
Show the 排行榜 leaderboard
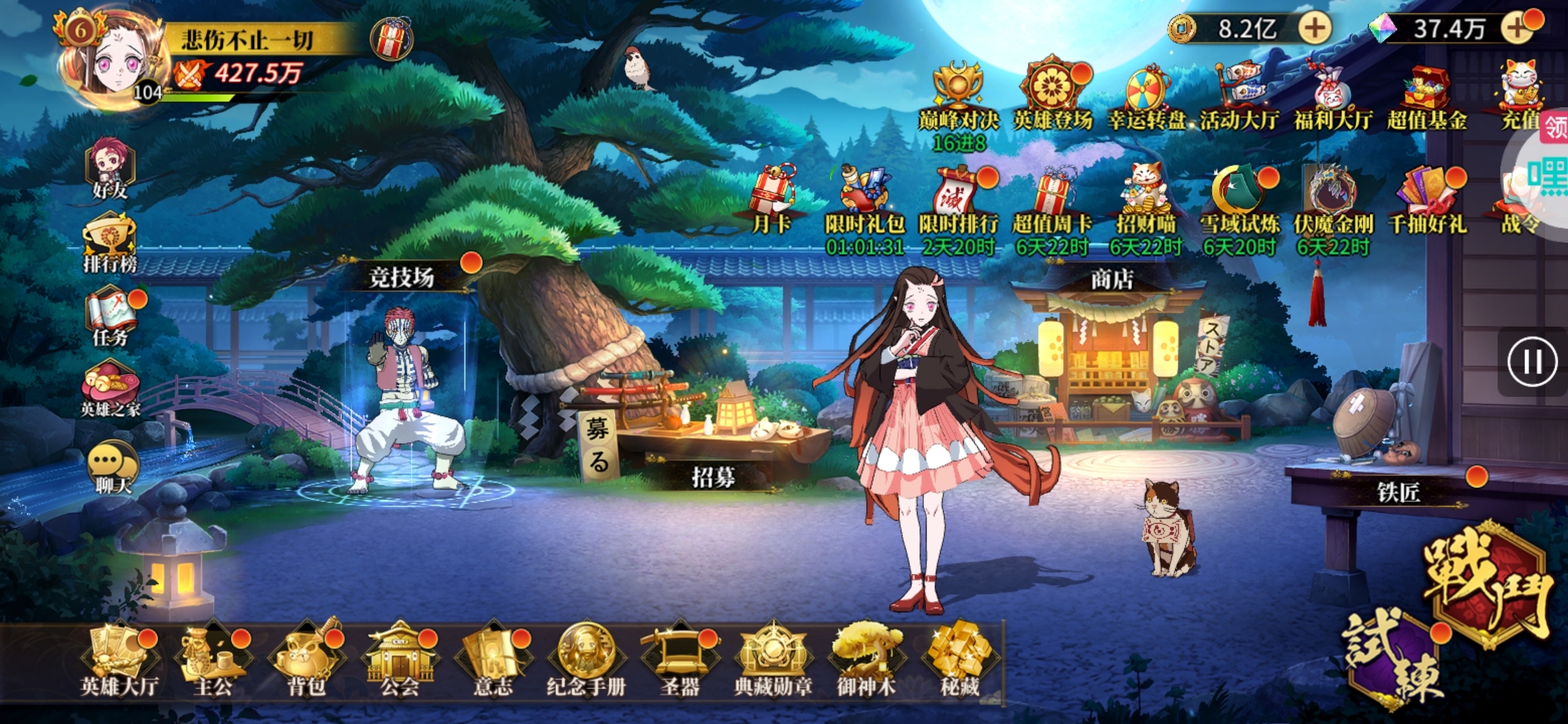click(x=110, y=243)
